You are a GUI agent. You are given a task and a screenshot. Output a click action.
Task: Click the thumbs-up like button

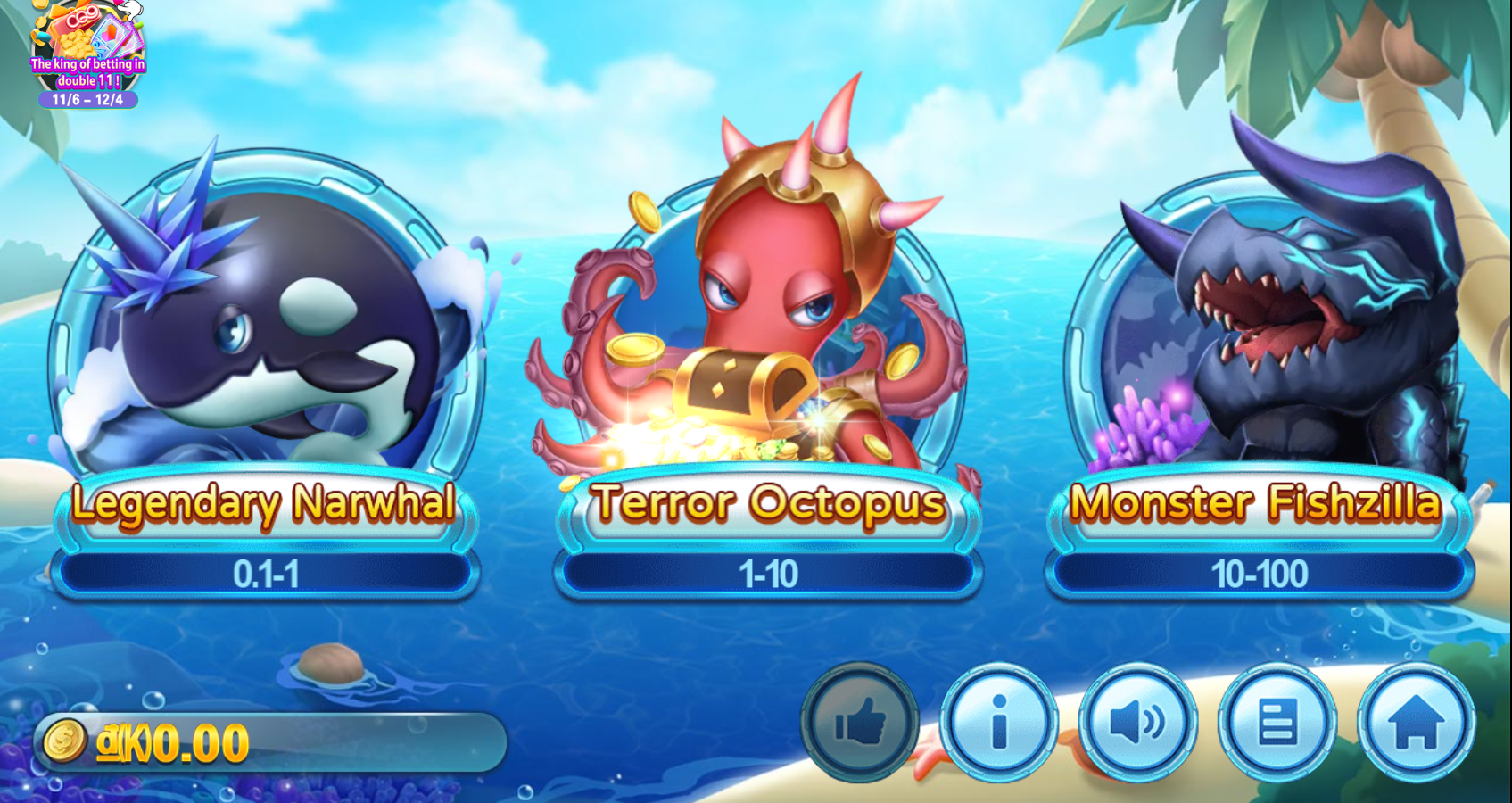pyautogui.click(x=860, y=722)
